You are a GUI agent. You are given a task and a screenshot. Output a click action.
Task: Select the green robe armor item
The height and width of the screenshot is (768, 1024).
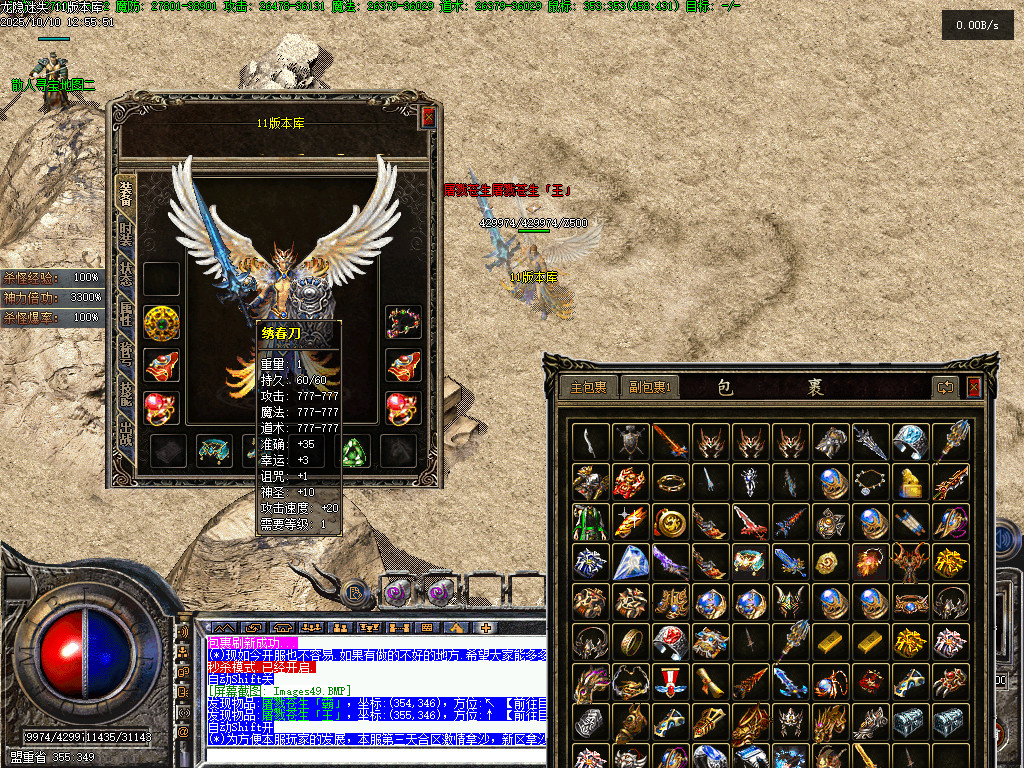[x=590, y=522]
